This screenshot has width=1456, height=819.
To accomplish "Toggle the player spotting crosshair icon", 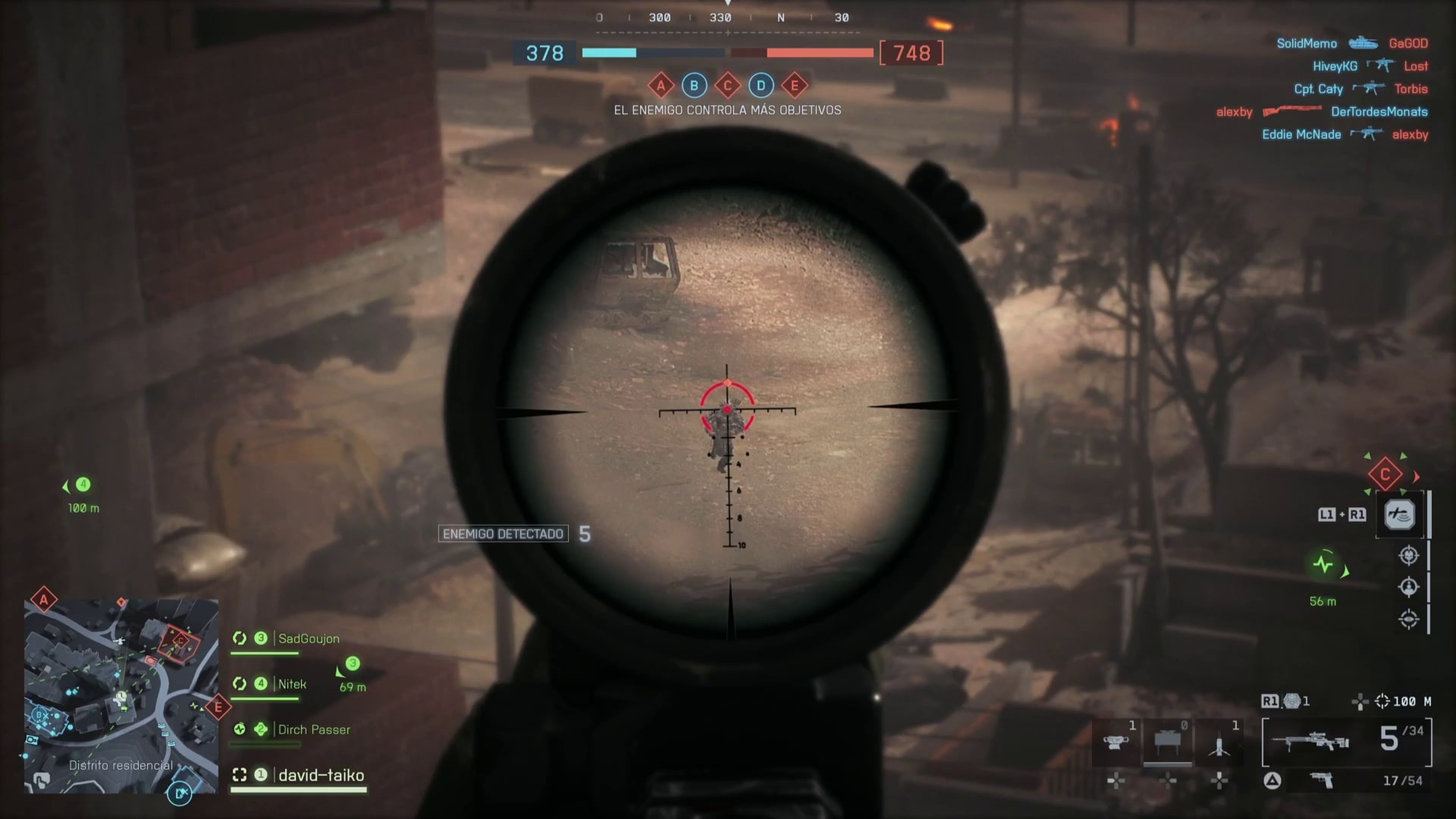I will pos(1409,586).
